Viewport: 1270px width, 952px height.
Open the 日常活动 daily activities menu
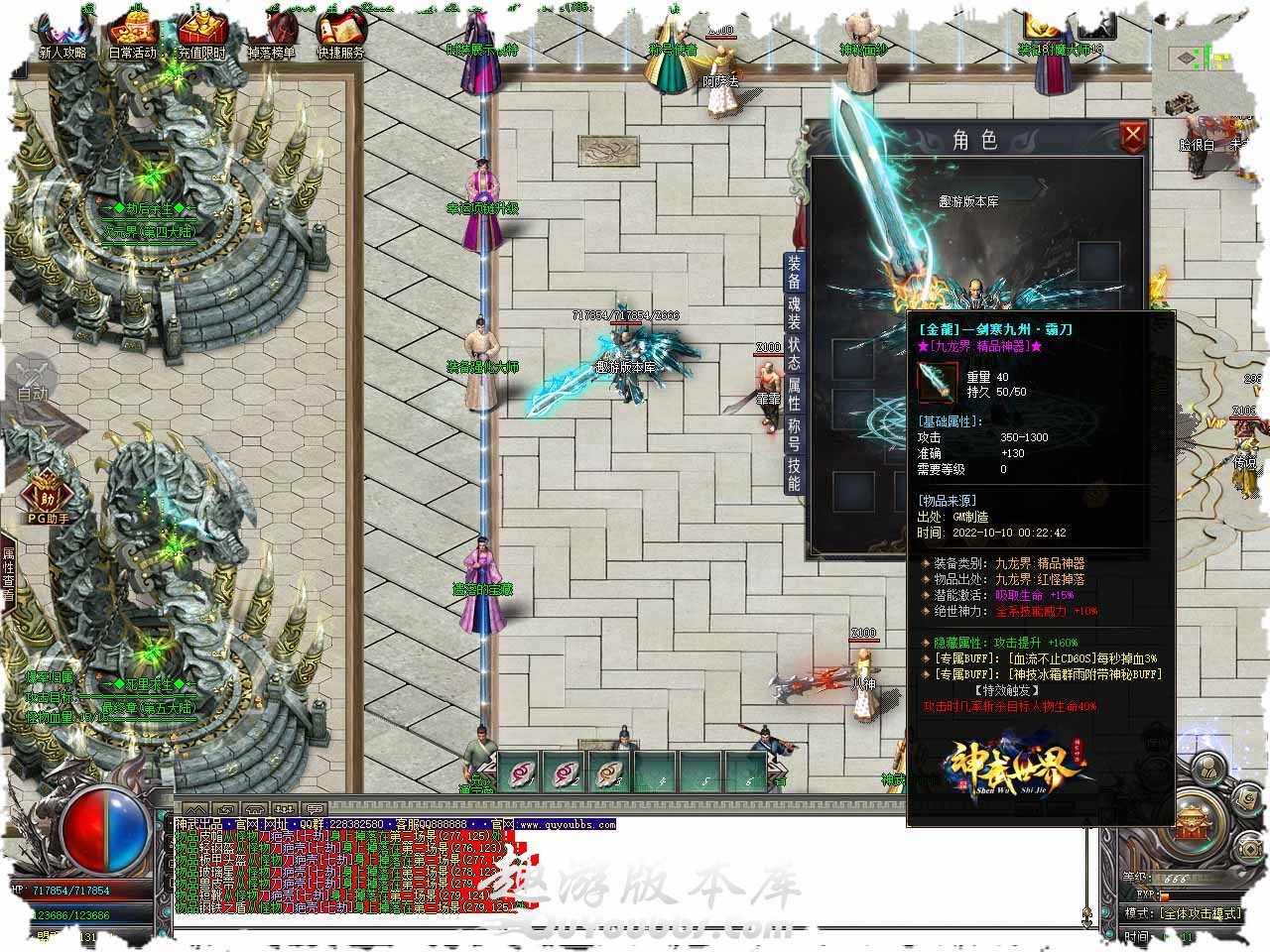click(x=132, y=38)
